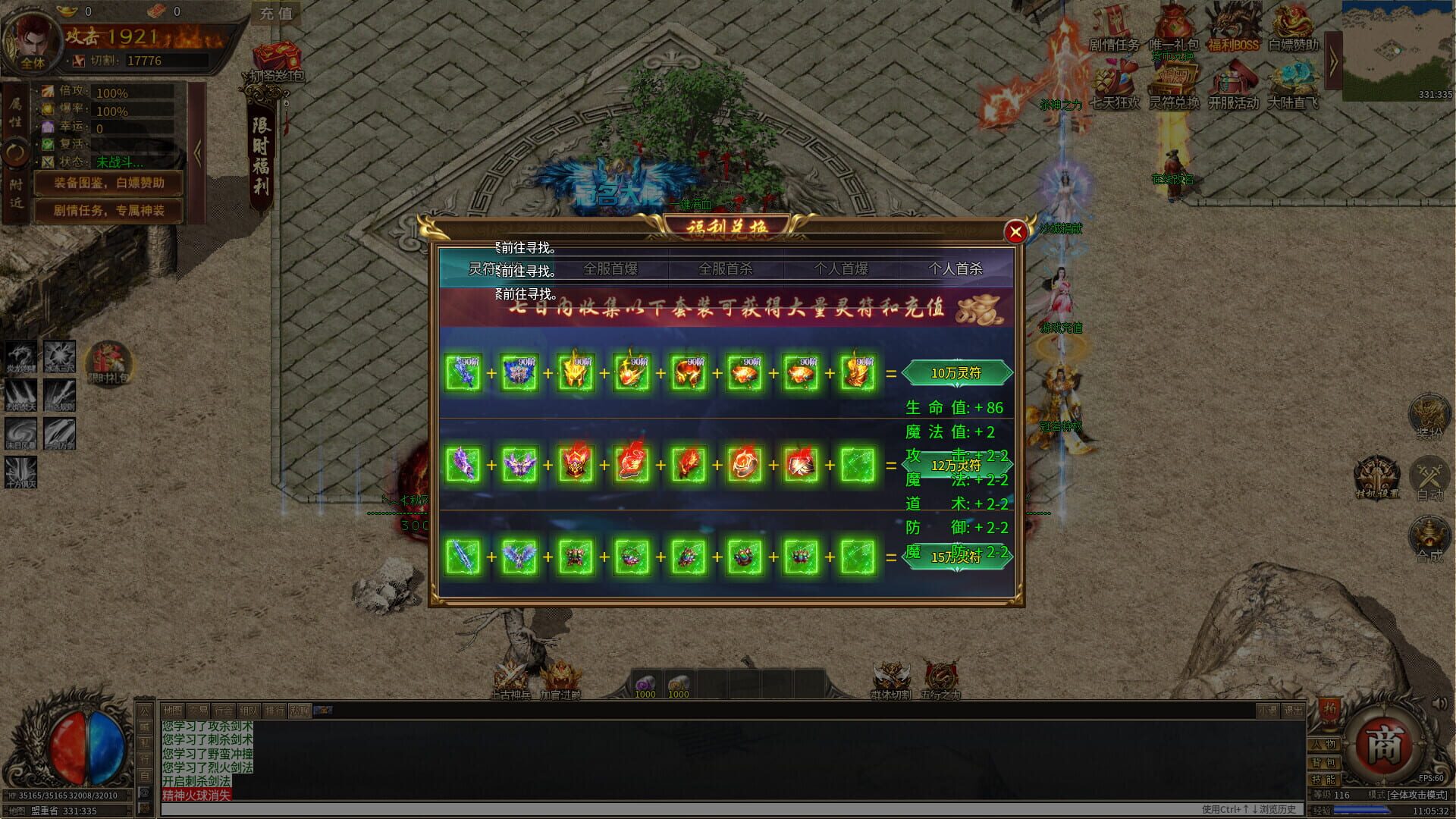Viewport: 1456px width, 819px height.
Task: Open 灵符兑换 via the chest icon
Action: (1176, 80)
